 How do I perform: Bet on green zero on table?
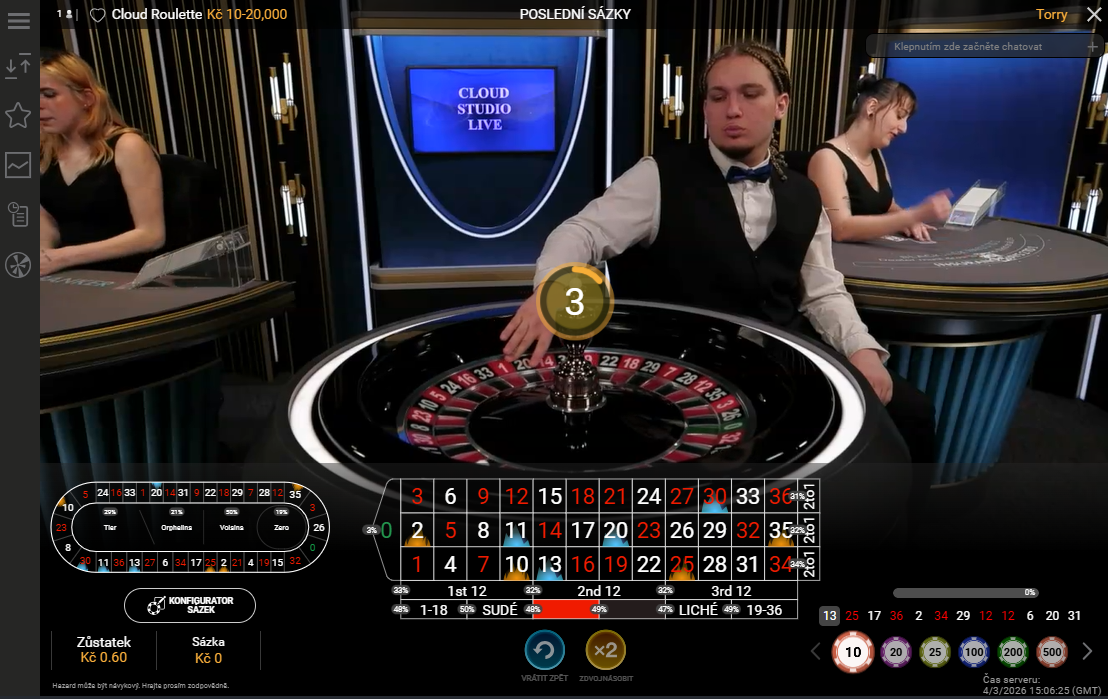tap(386, 529)
